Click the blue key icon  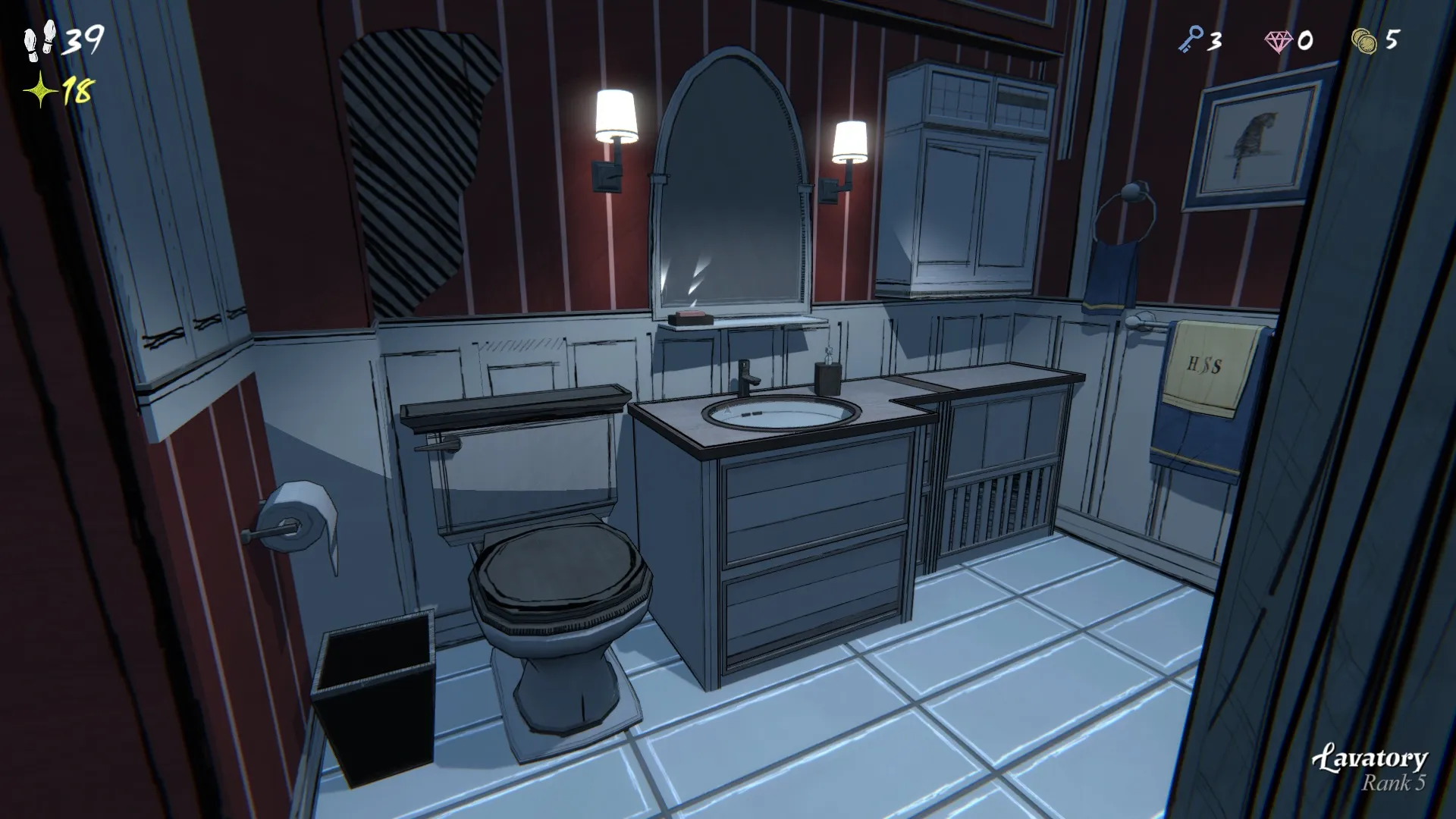click(x=1190, y=39)
